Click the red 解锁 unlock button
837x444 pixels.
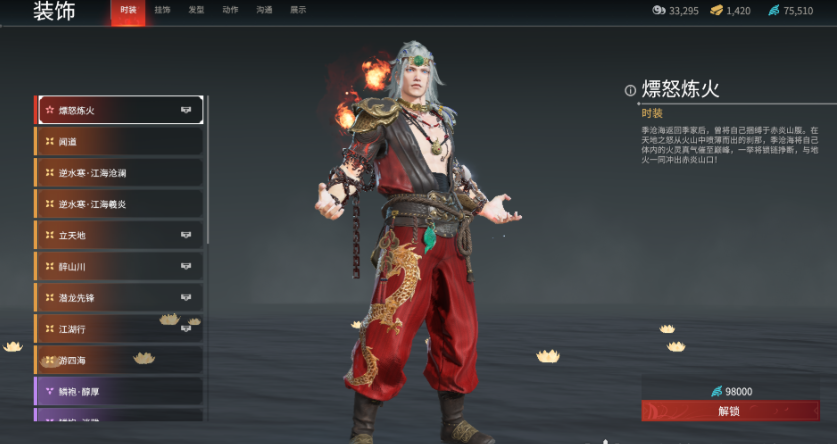(x=730, y=411)
